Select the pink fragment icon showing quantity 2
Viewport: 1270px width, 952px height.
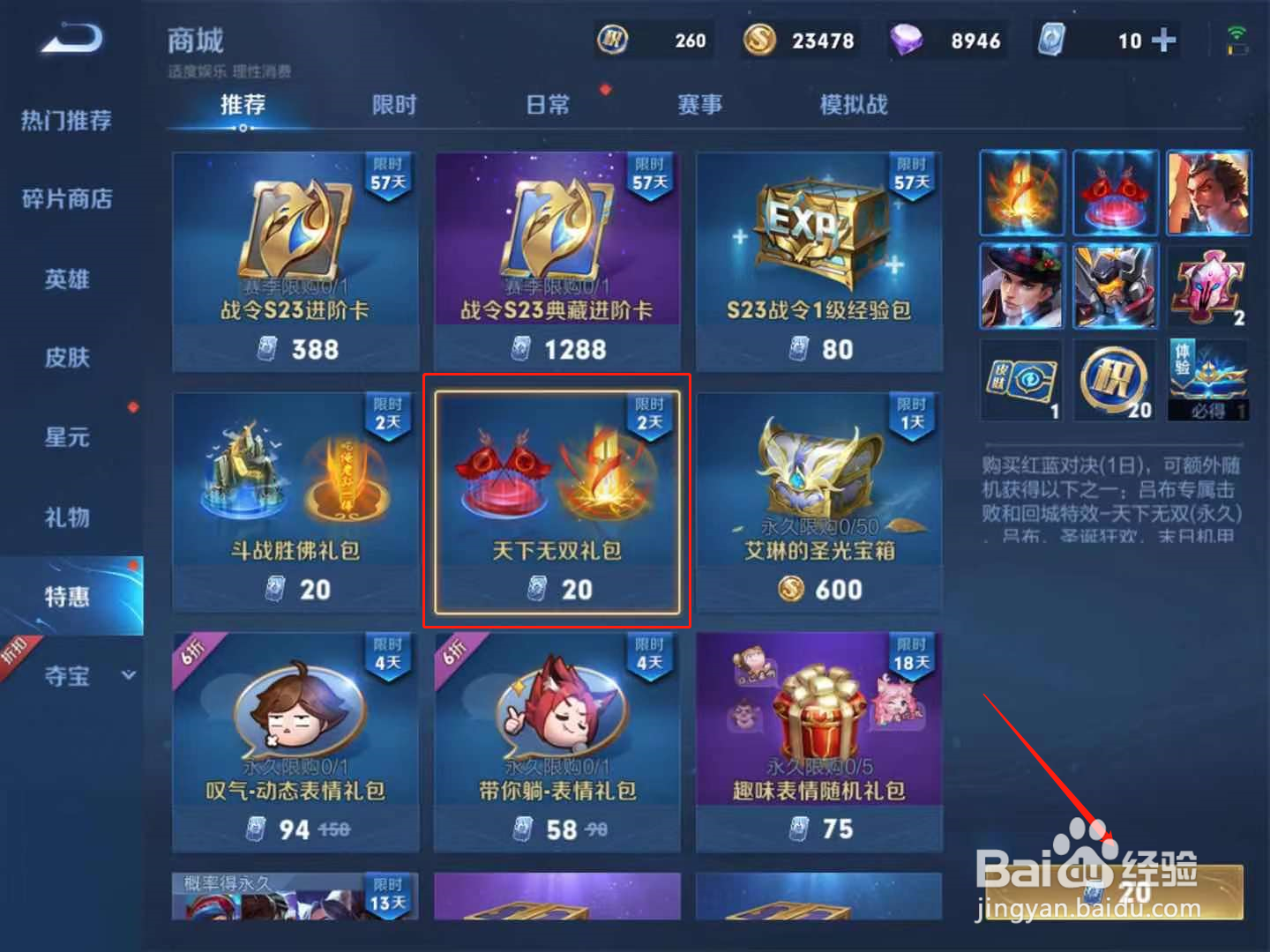click(x=1207, y=286)
